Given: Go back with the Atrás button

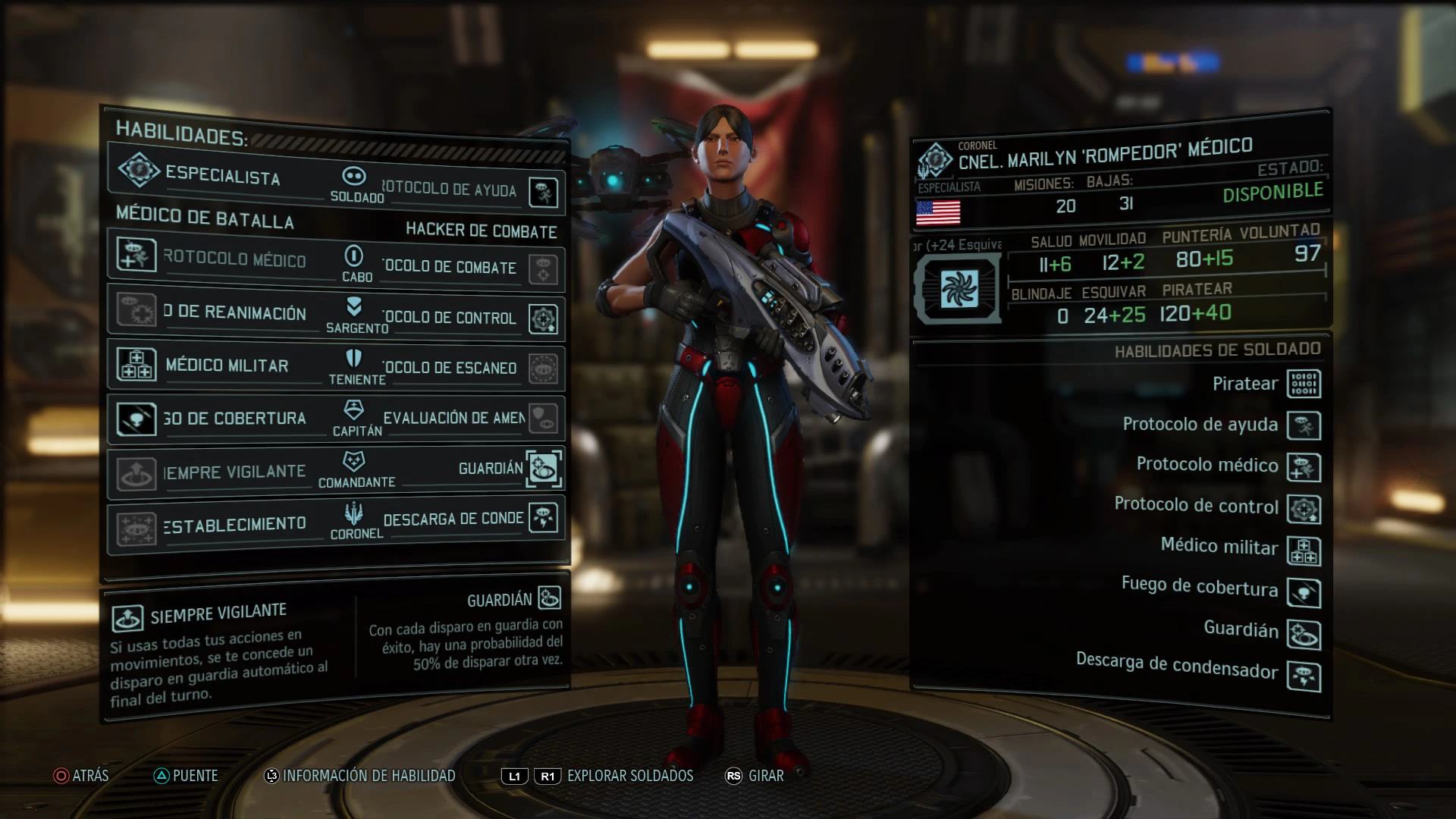Looking at the screenshot, I should 81,776.
